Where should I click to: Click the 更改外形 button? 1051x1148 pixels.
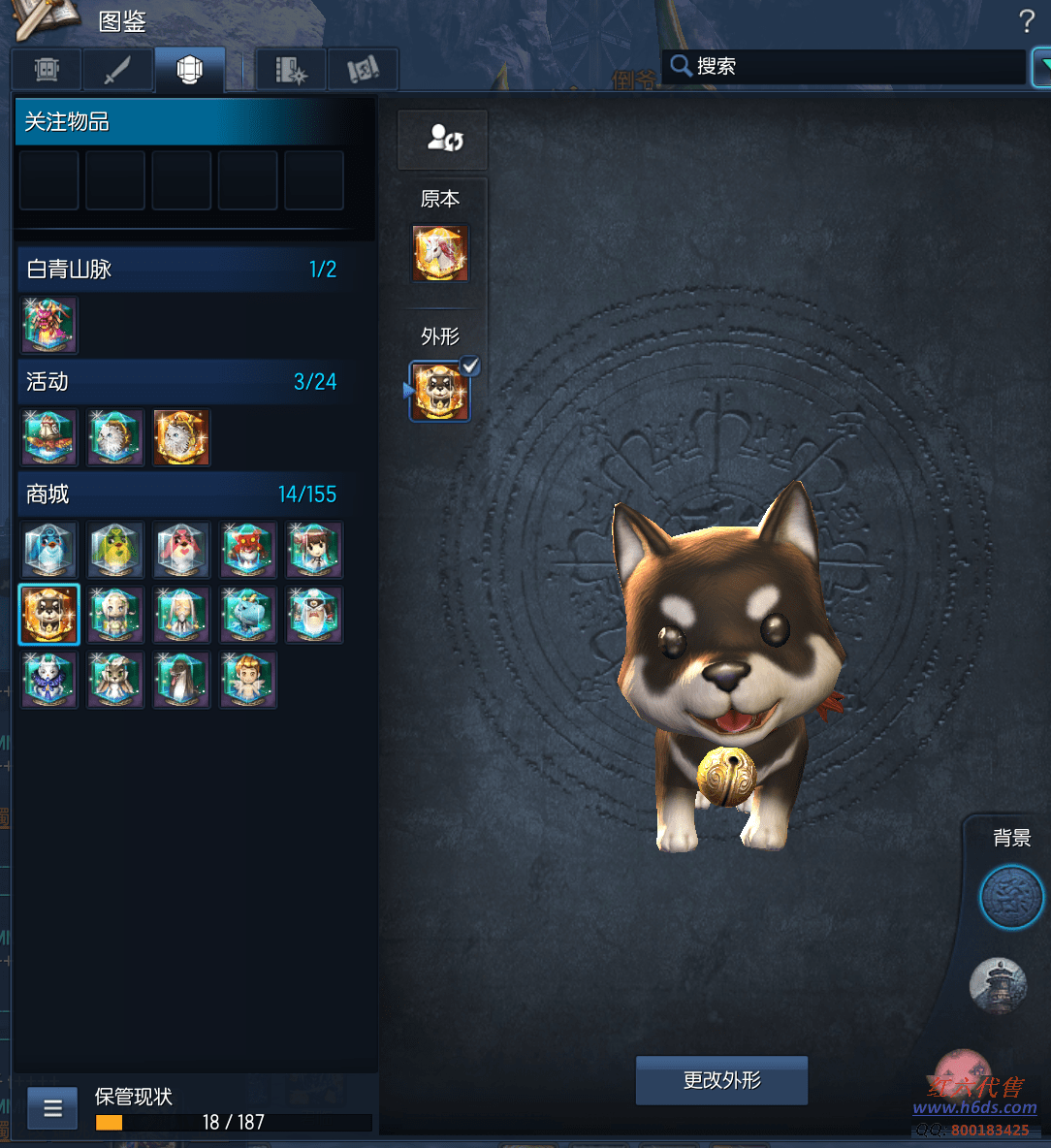click(721, 1080)
